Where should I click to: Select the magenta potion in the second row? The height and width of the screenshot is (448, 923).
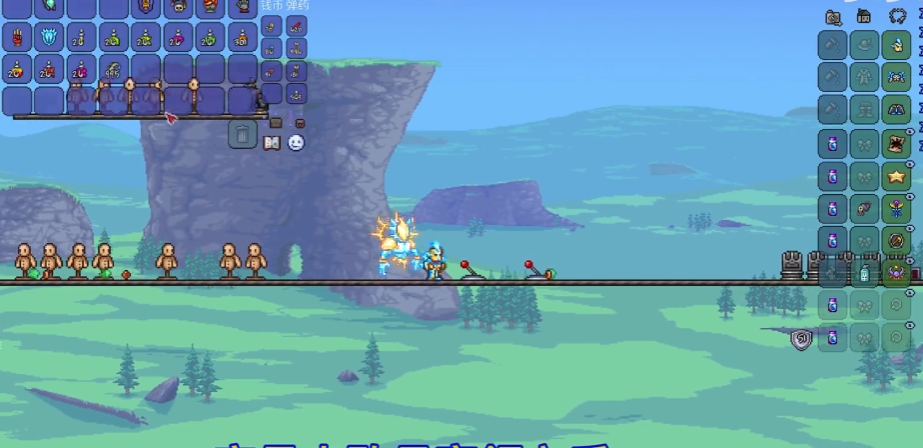click(177, 37)
